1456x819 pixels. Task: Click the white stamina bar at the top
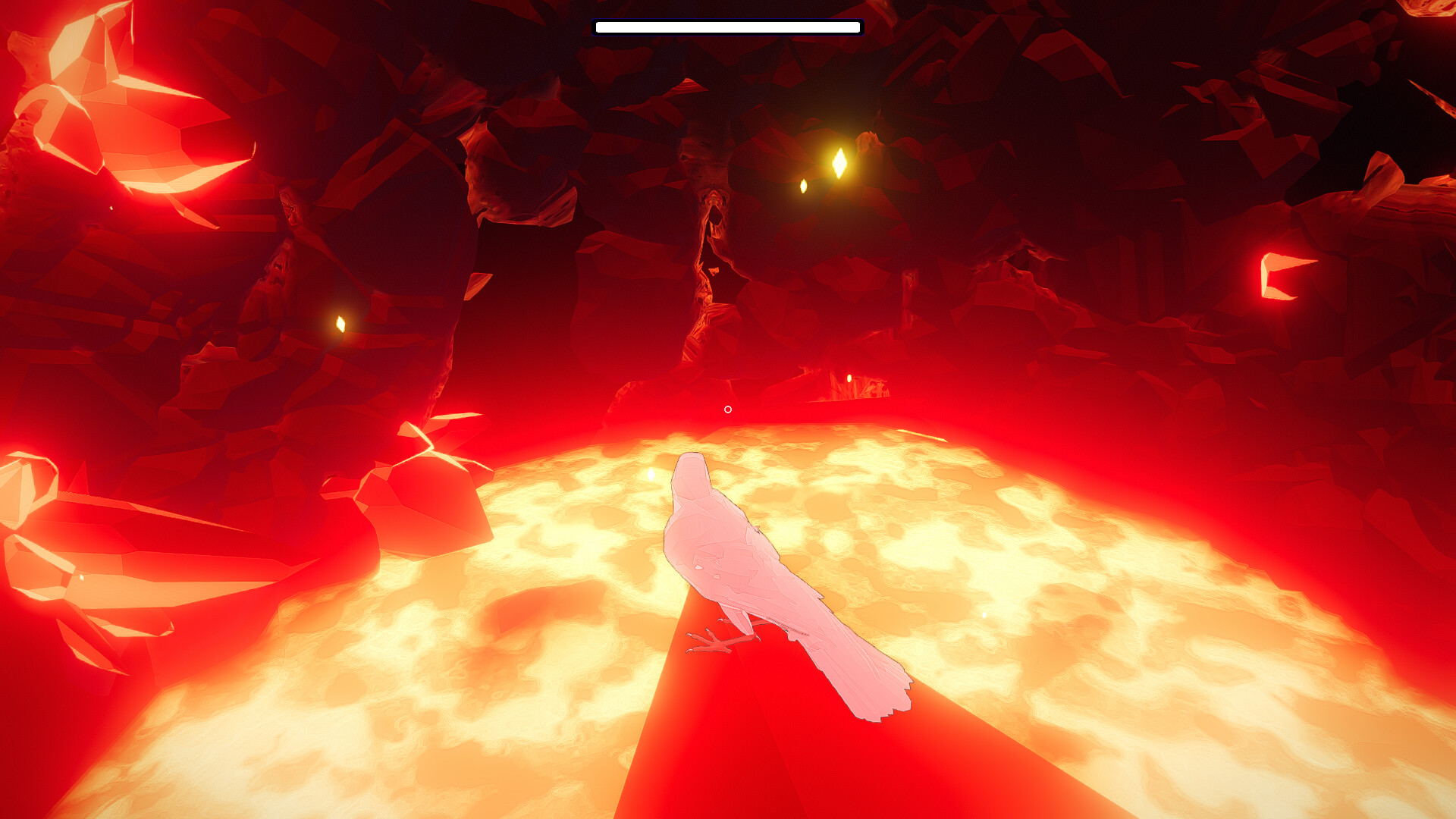pos(728,27)
